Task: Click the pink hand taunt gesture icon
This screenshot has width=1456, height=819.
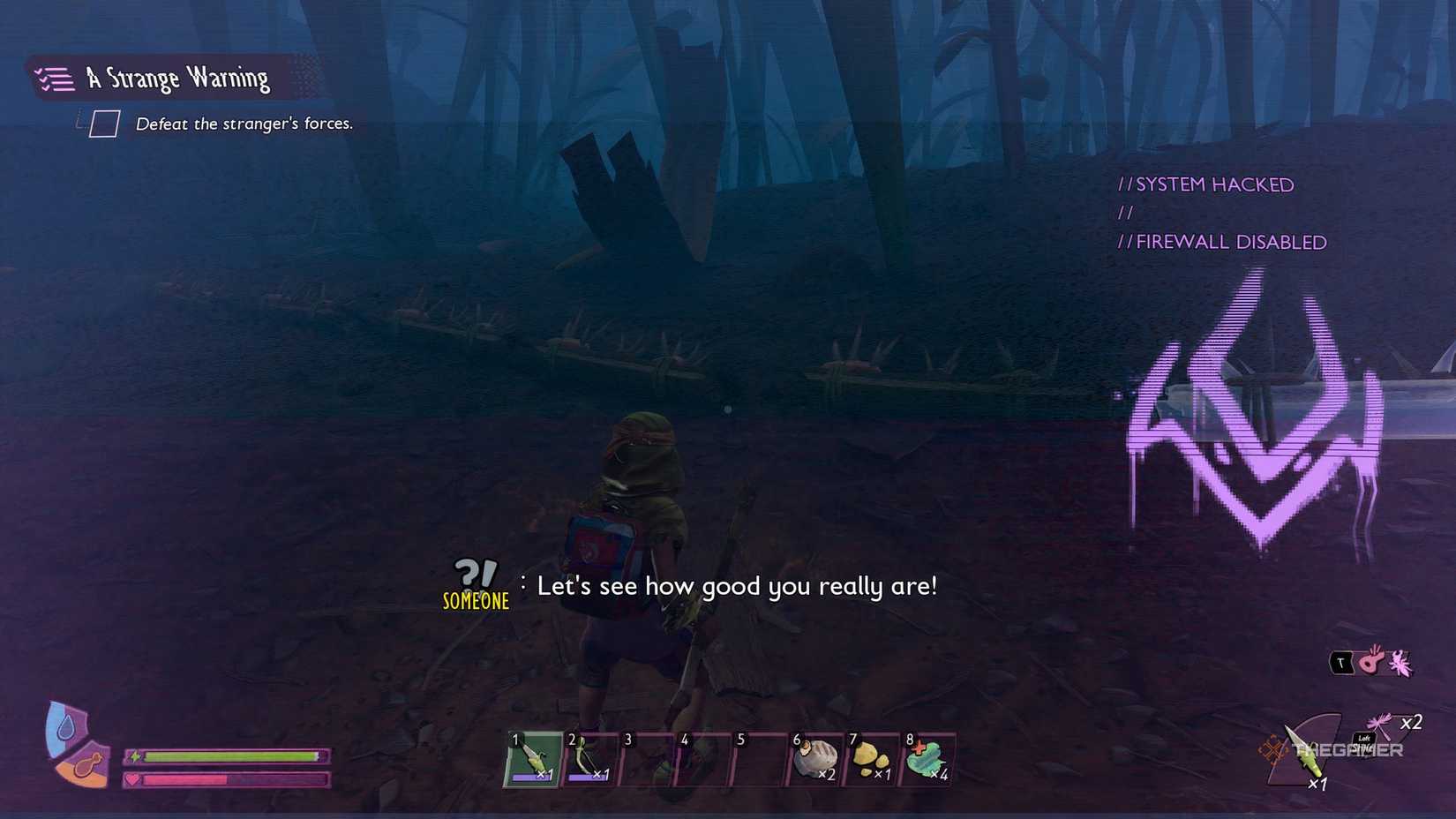Action: [1370, 661]
